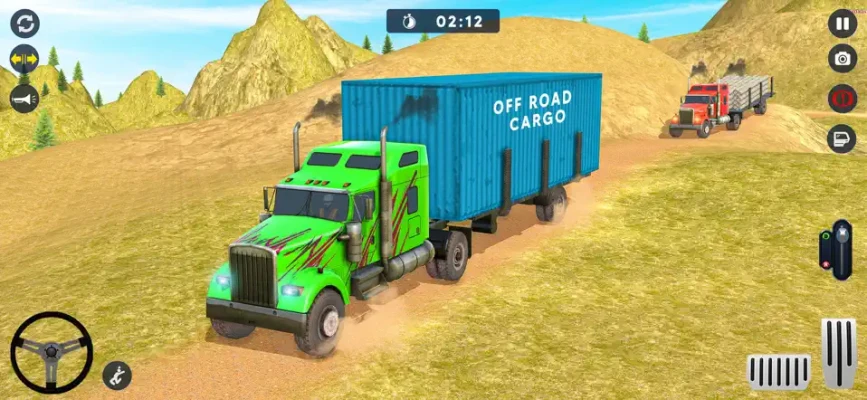The image size is (867, 400).
Task: Tap the circular arrows reset button
Action: coord(24,22)
